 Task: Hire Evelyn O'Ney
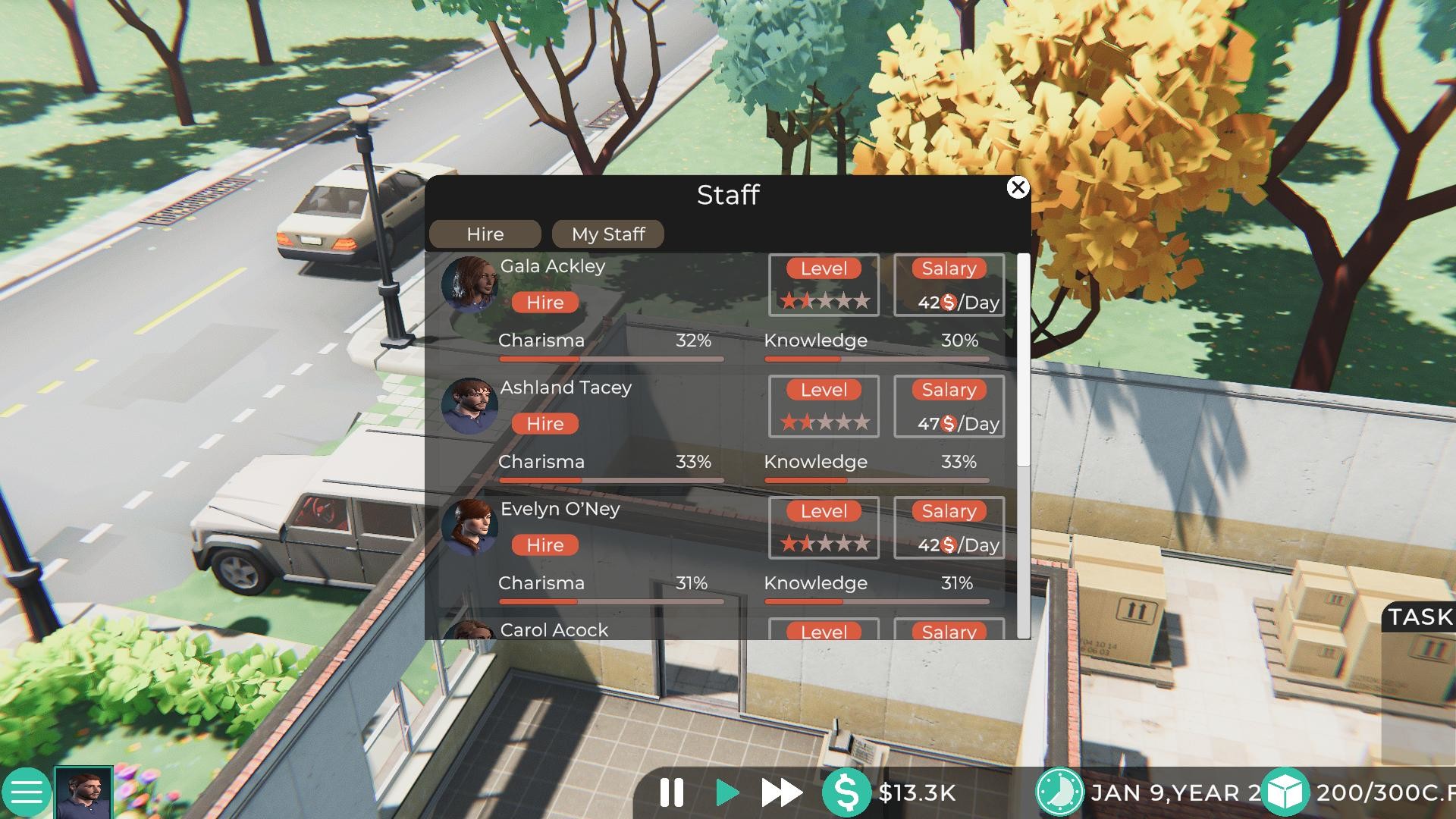(x=544, y=544)
